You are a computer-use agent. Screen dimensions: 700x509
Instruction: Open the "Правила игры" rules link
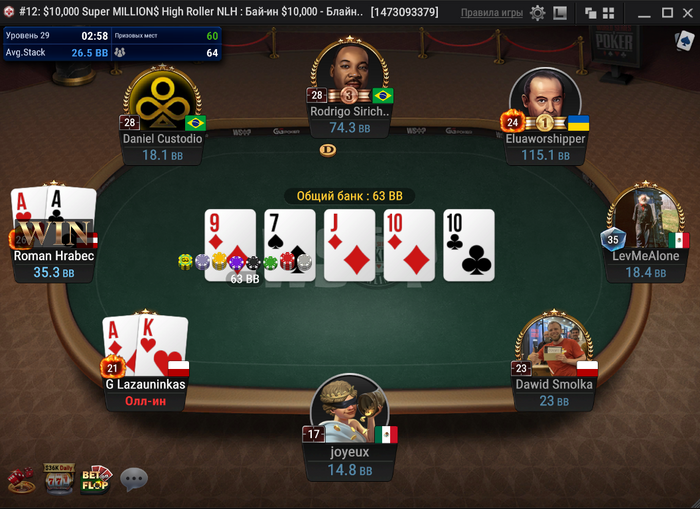(x=492, y=13)
